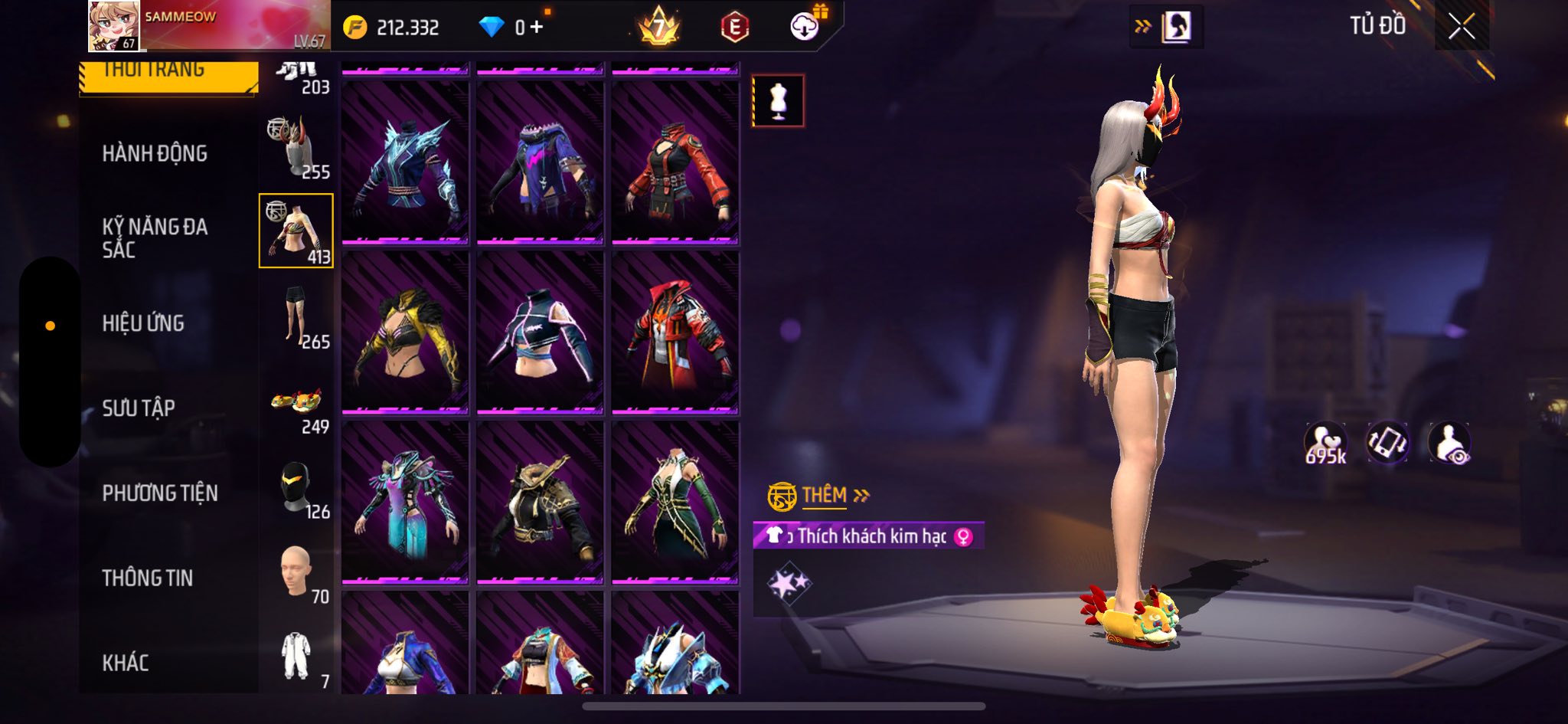The height and width of the screenshot is (724, 1568).
Task: Open the HIỆU ỨNG section
Action: click(x=143, y=323)
